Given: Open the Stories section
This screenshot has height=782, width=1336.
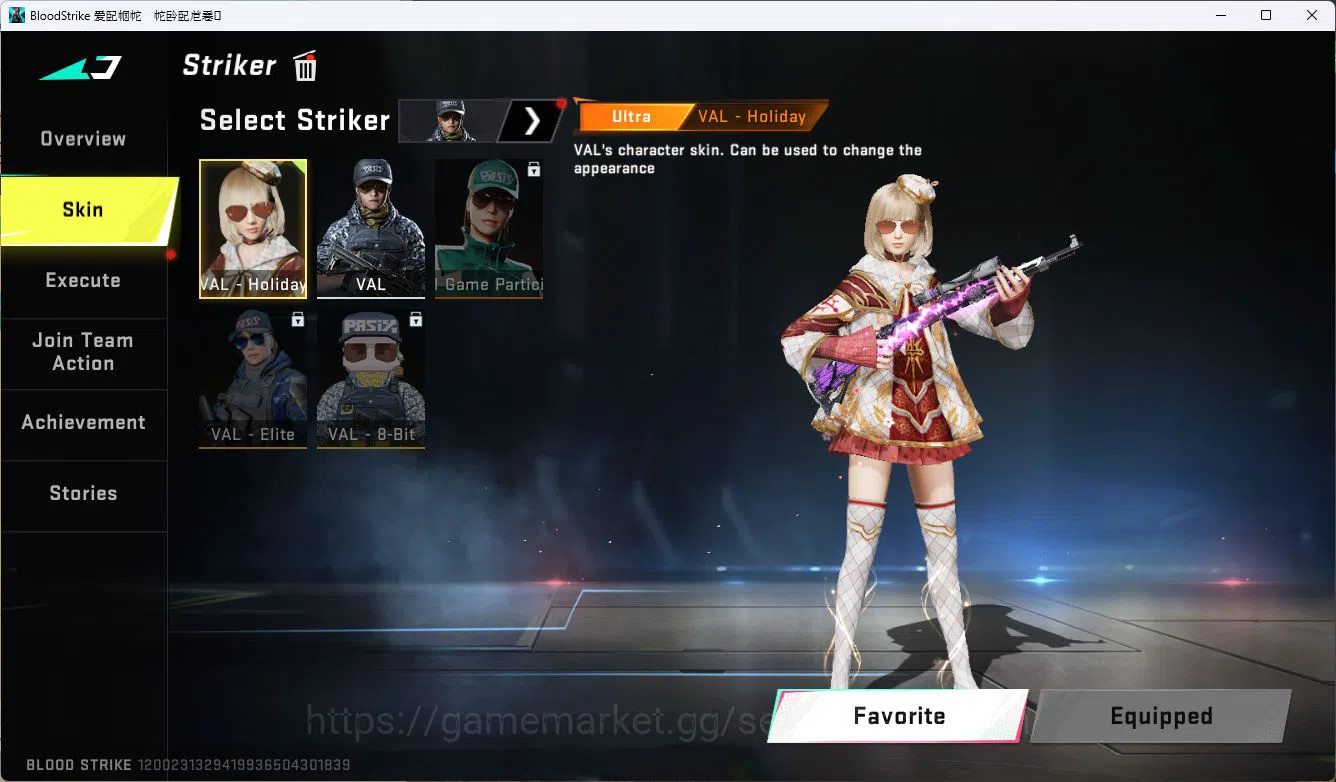Looking at the screenshot, I should [x=83, y=492].
